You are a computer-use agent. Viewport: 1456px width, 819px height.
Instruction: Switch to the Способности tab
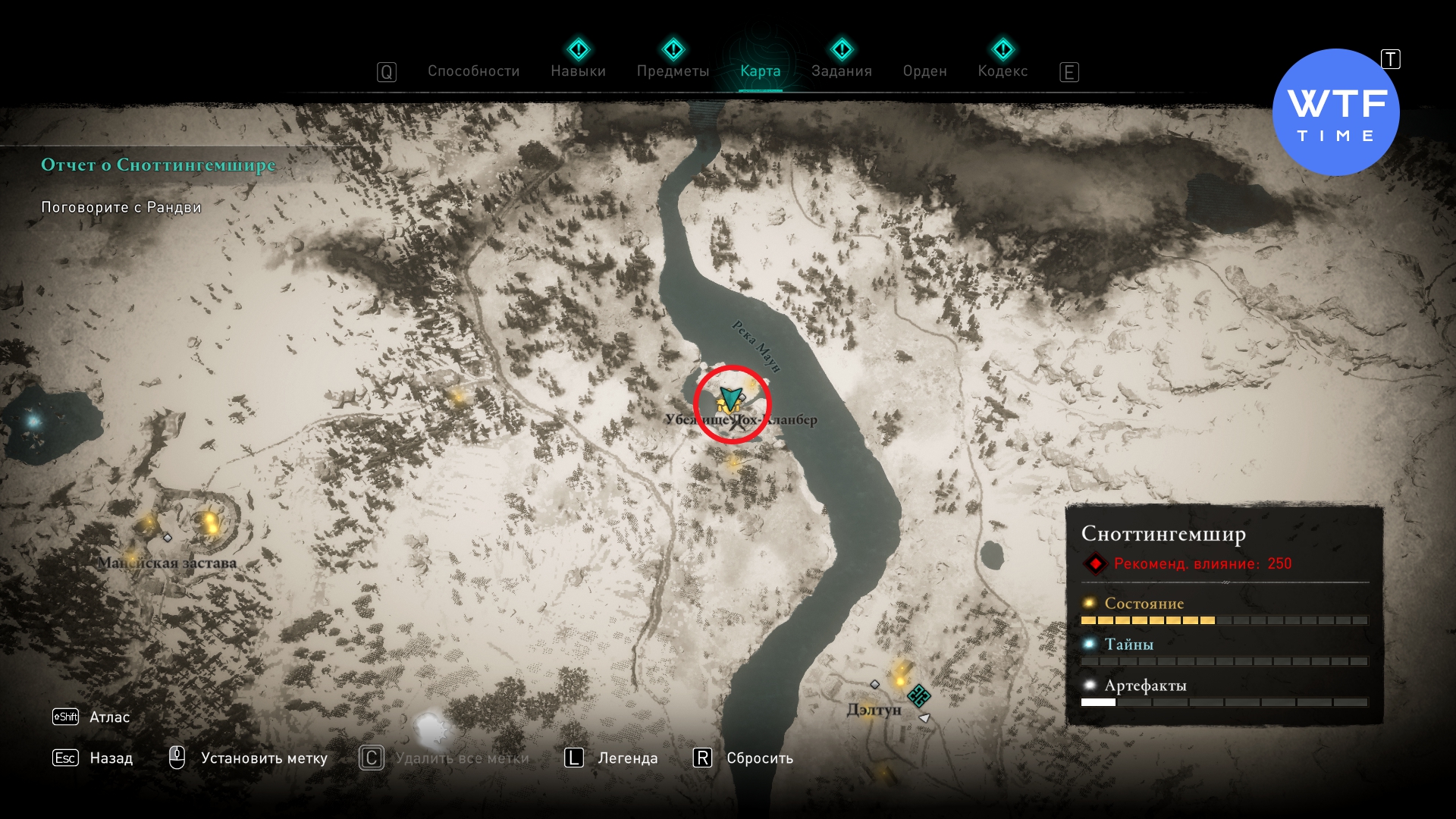[473, 71]
